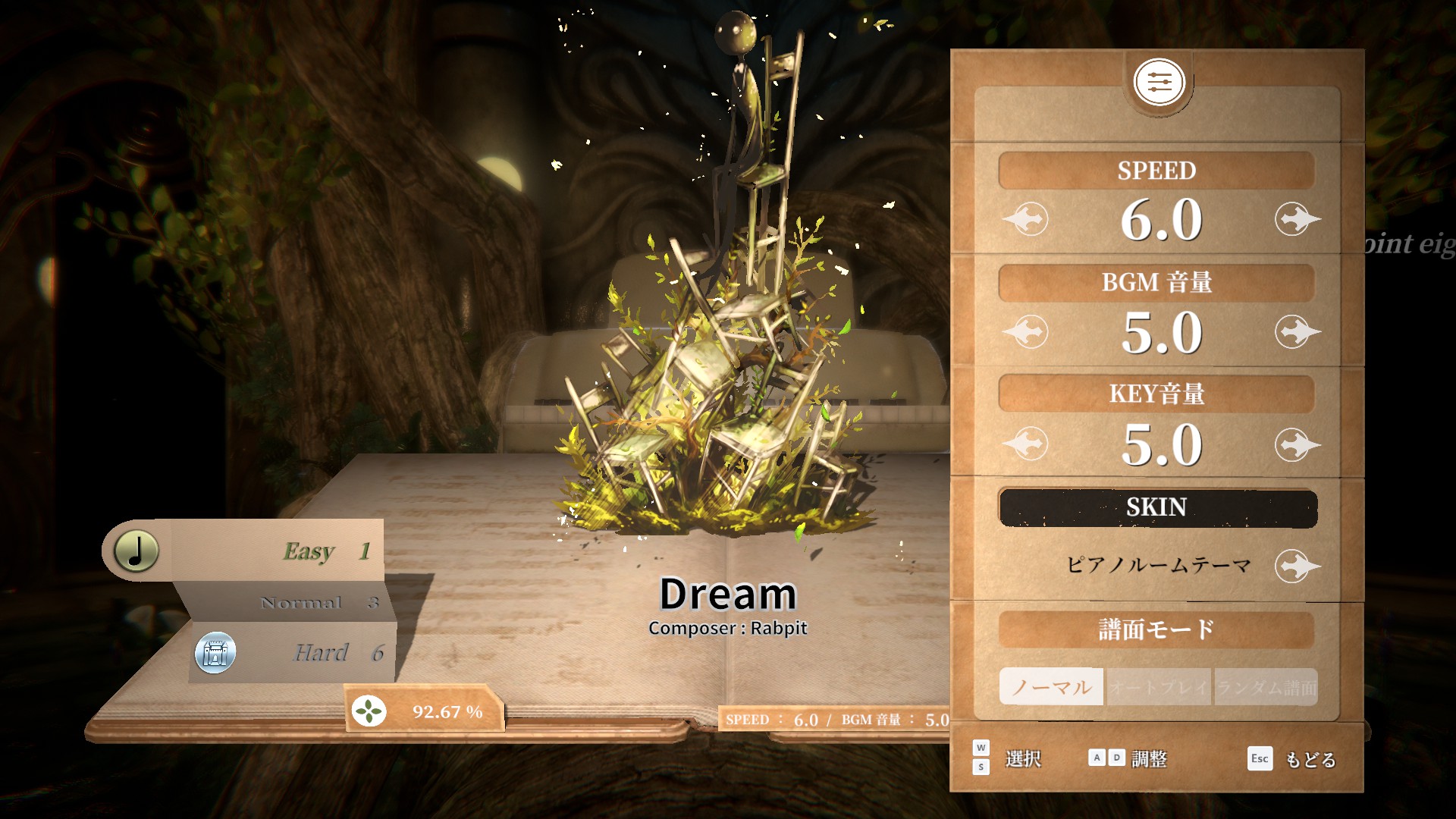1456x819 pixels.
Task: Switch chart mode to オートプレイ
Action: 1159,687
